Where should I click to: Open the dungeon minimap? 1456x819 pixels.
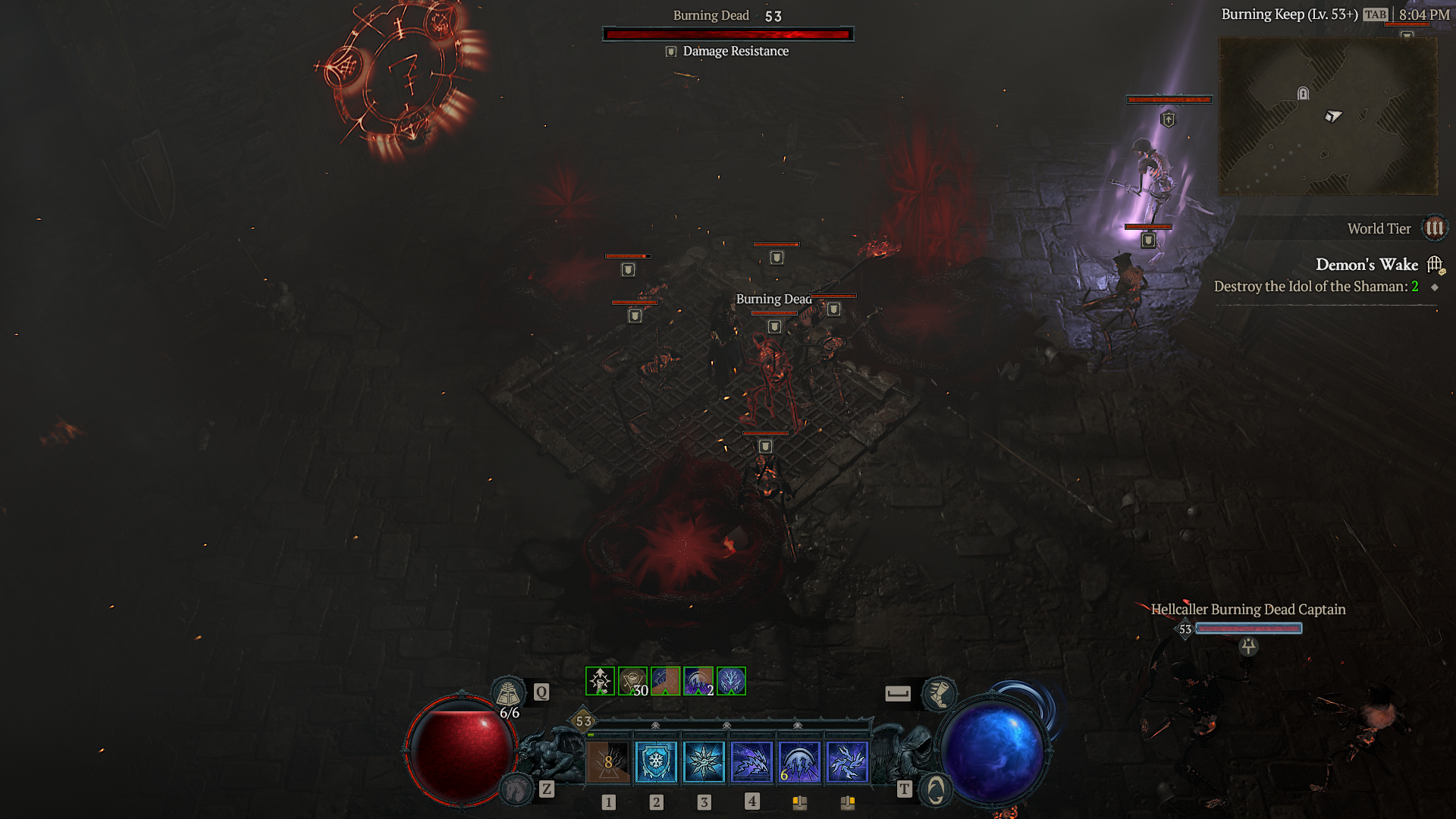click(x=1328, y=116)
